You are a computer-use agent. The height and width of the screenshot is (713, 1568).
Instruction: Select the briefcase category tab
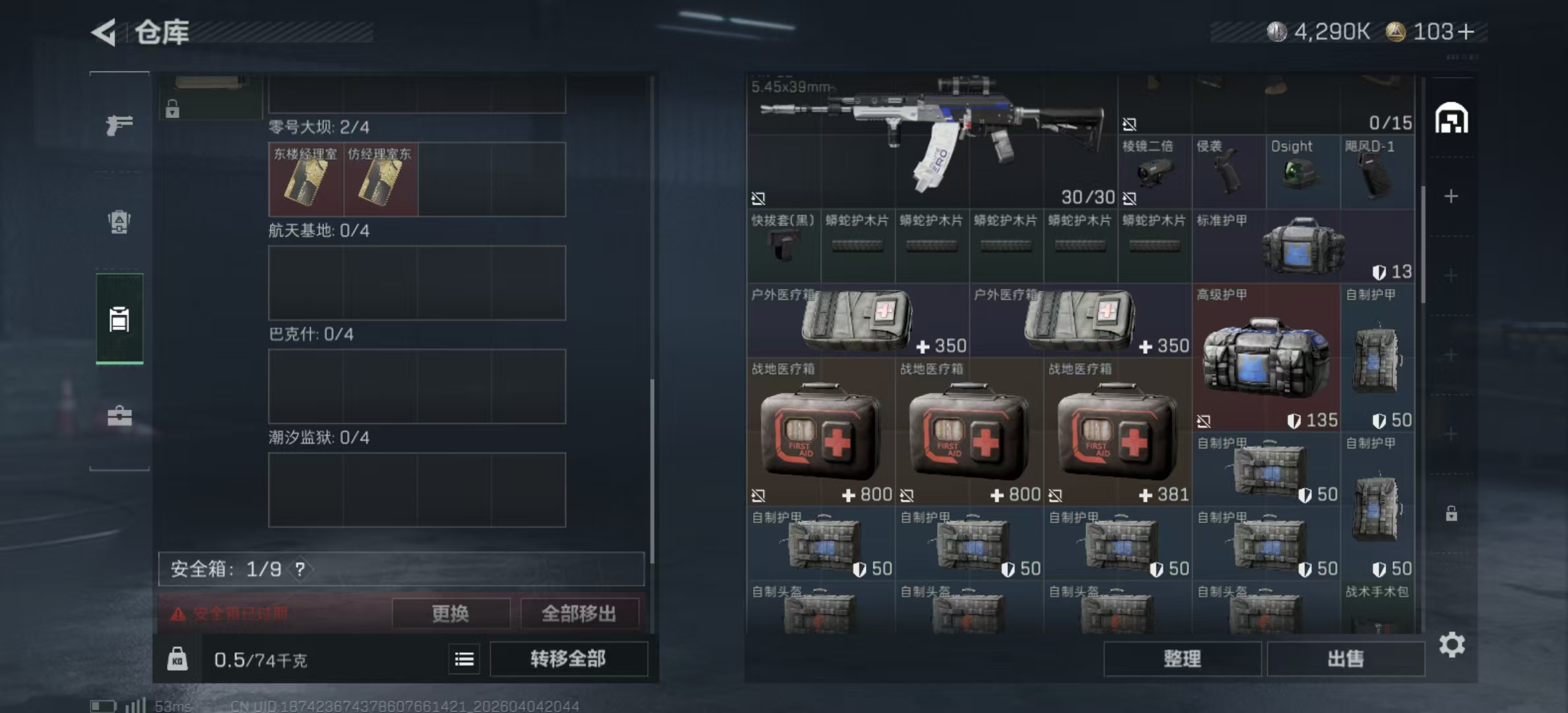pos(119,416)
